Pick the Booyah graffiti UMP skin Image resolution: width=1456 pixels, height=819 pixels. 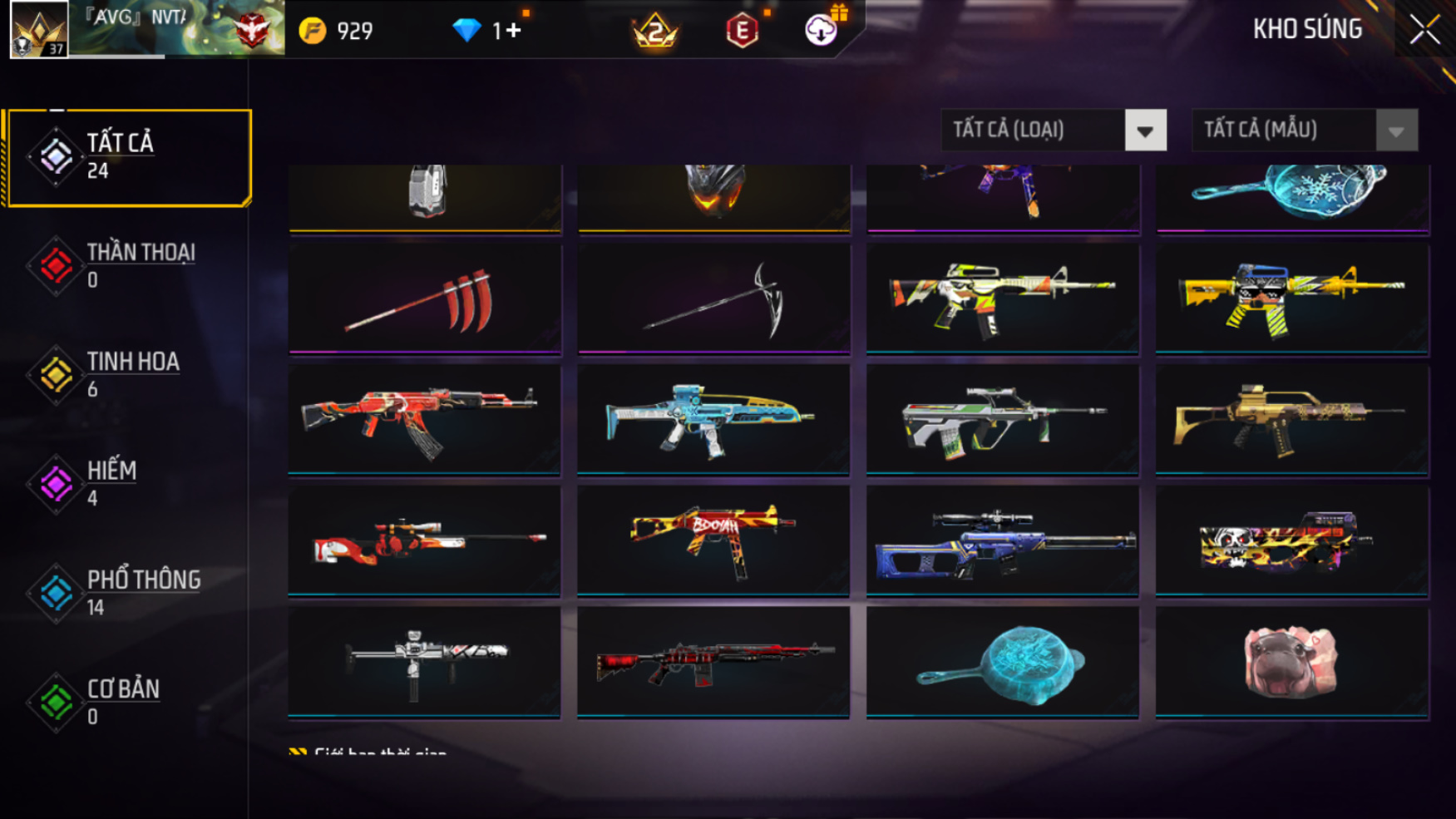713,540
